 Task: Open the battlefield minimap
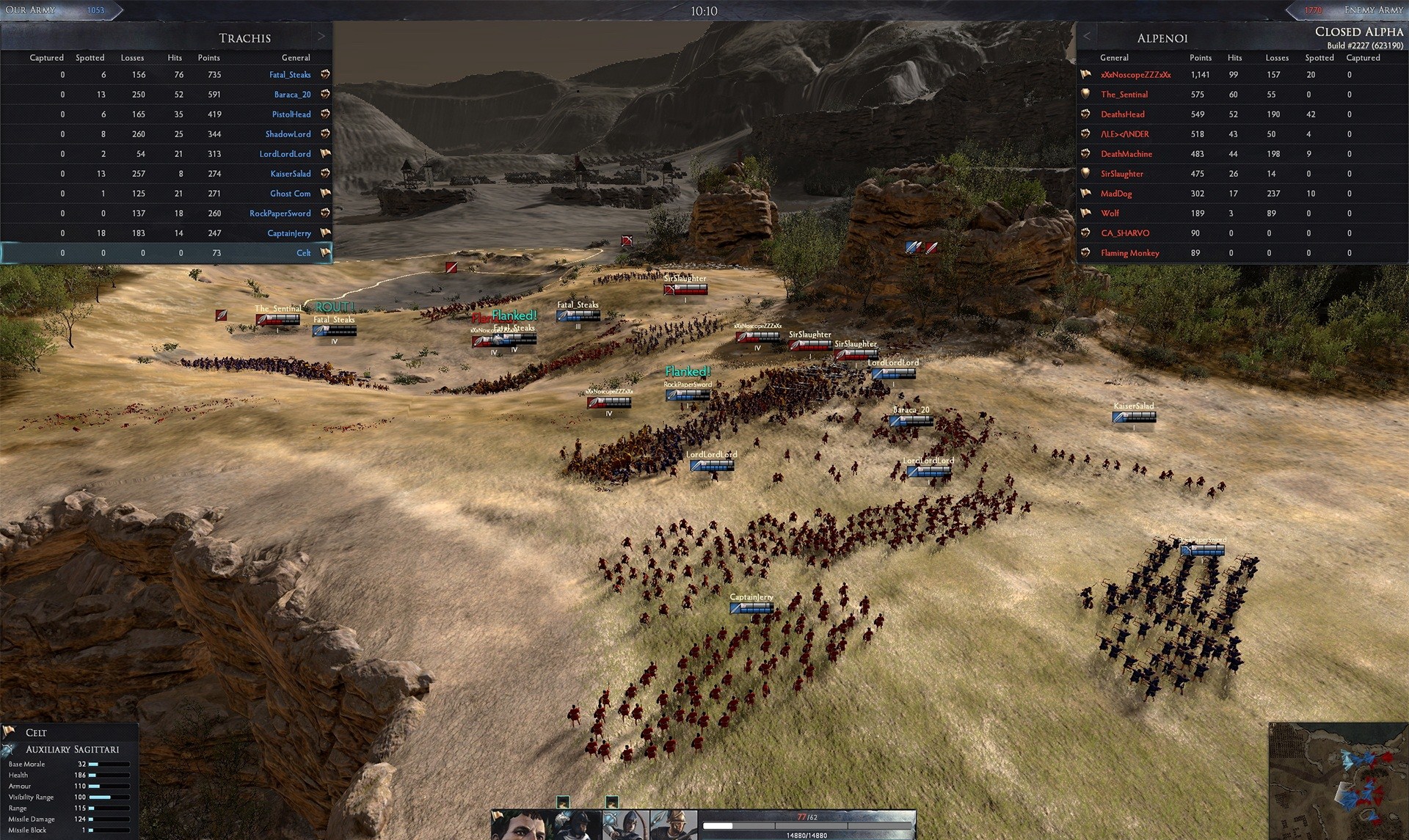[1338, 782]
